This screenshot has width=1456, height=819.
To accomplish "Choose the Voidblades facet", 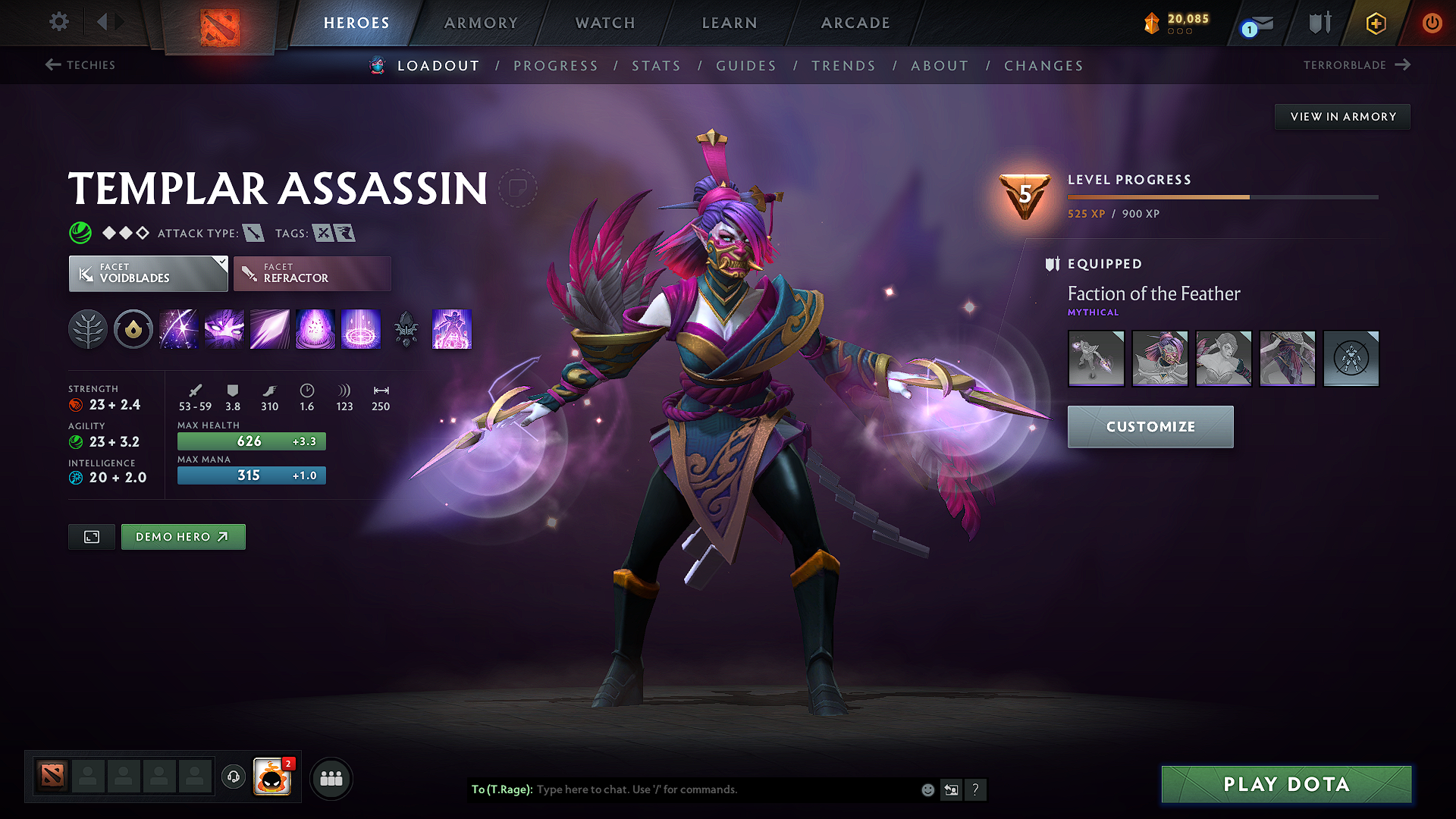I will click(x=148, y=274).
